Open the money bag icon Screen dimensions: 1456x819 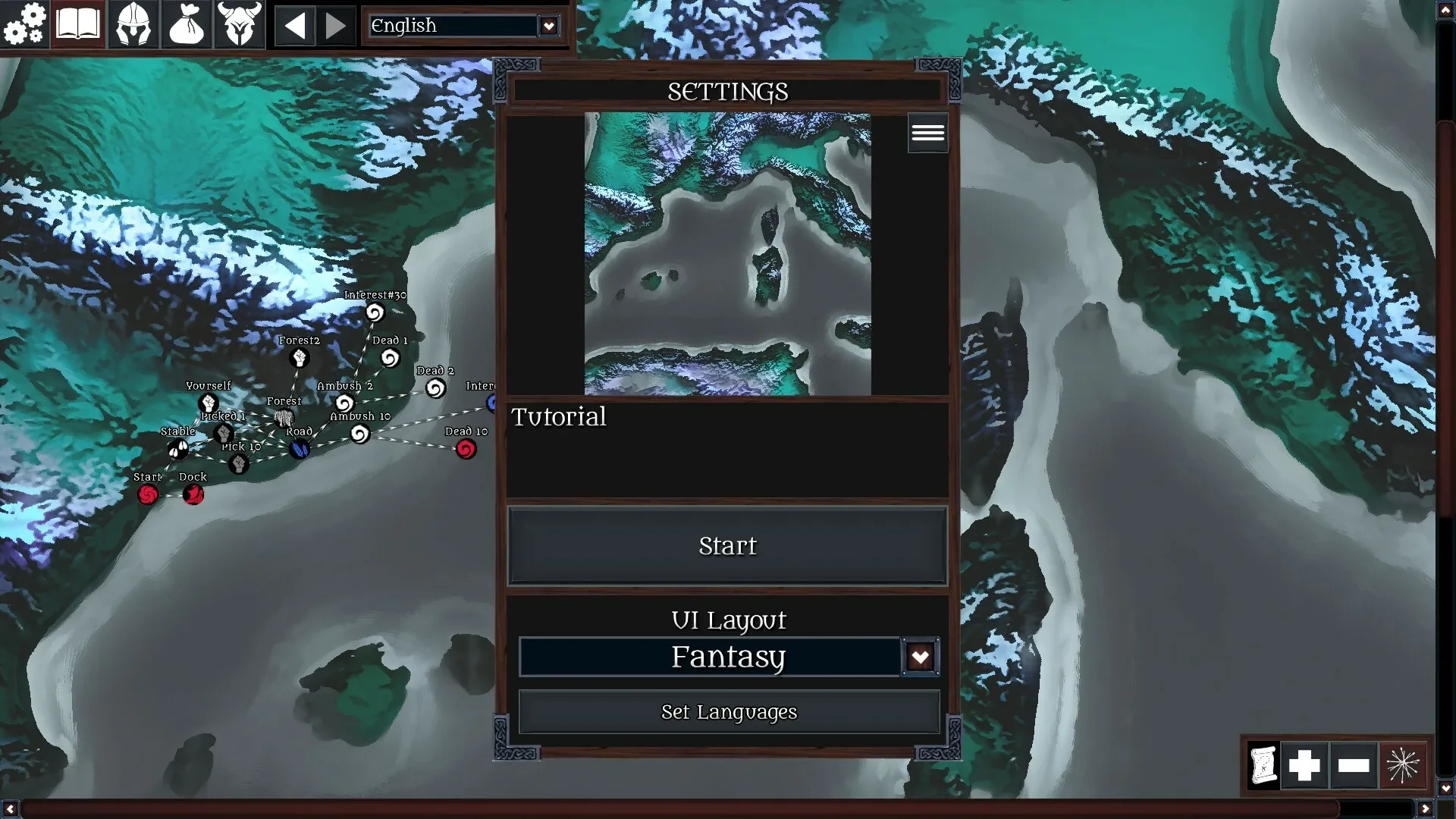coord(187,24)
